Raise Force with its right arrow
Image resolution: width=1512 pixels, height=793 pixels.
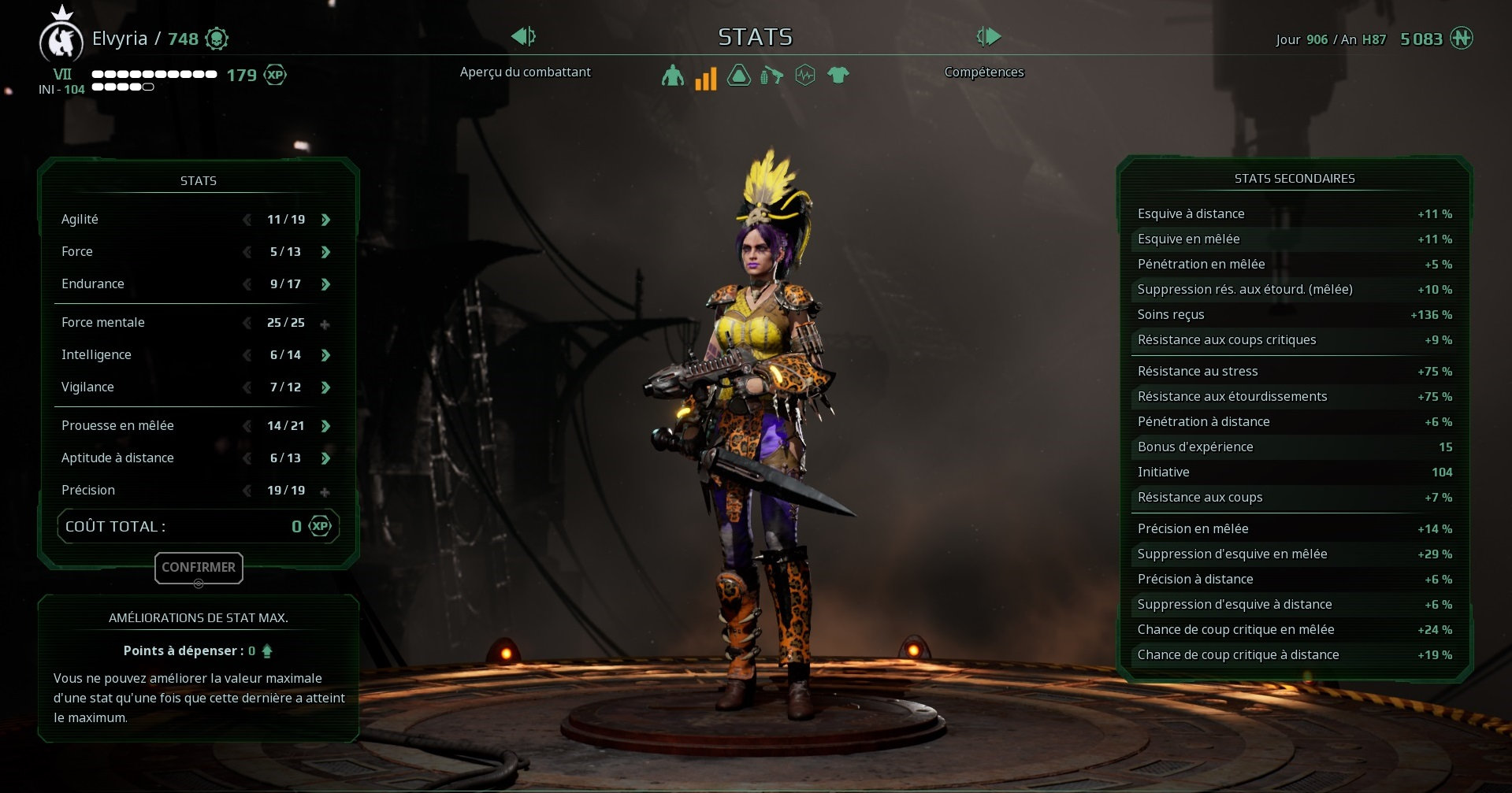click(x=325, y=252)
